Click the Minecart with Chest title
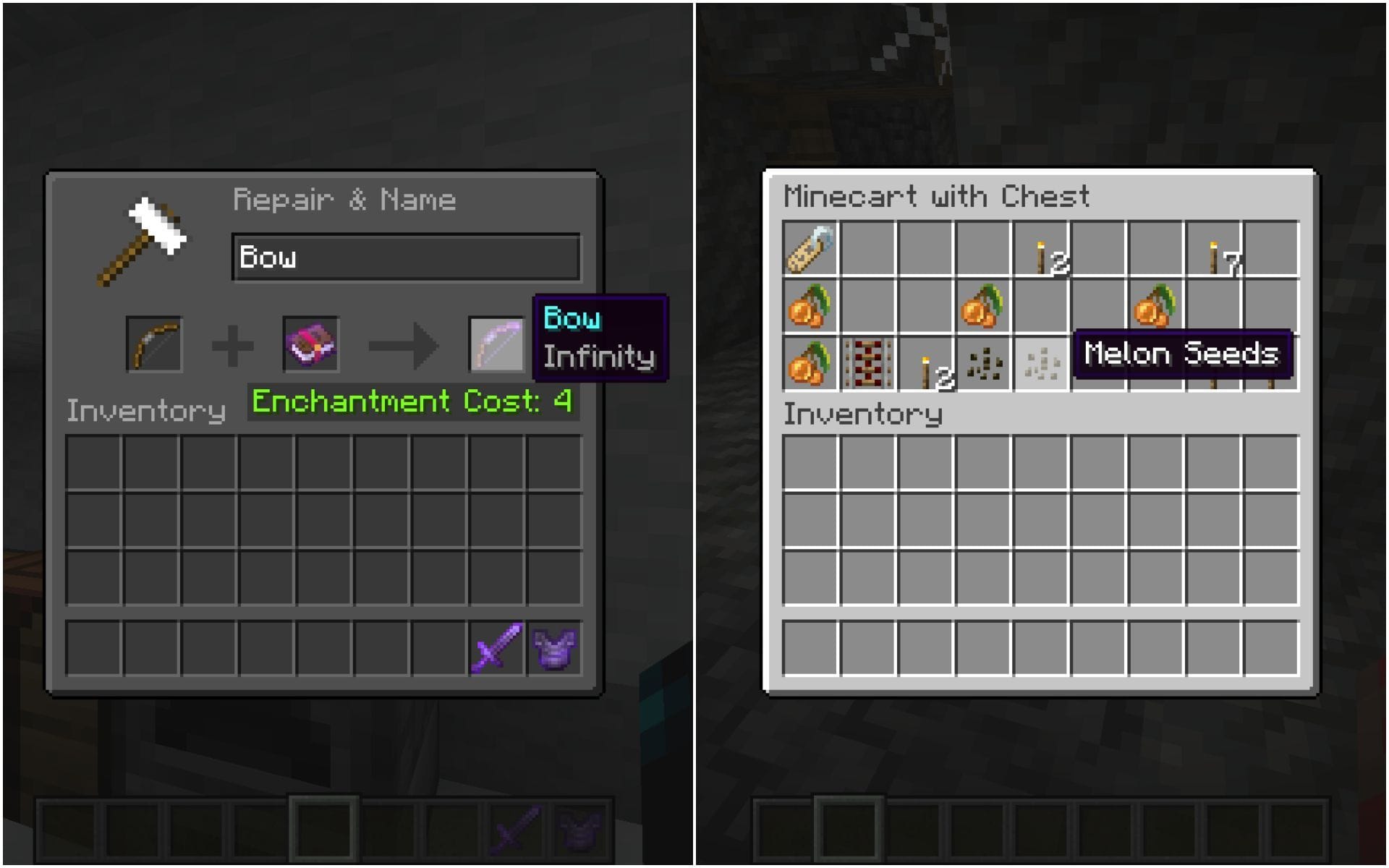The width and height of the screenshot is (1389, 868). click(937, 195)
